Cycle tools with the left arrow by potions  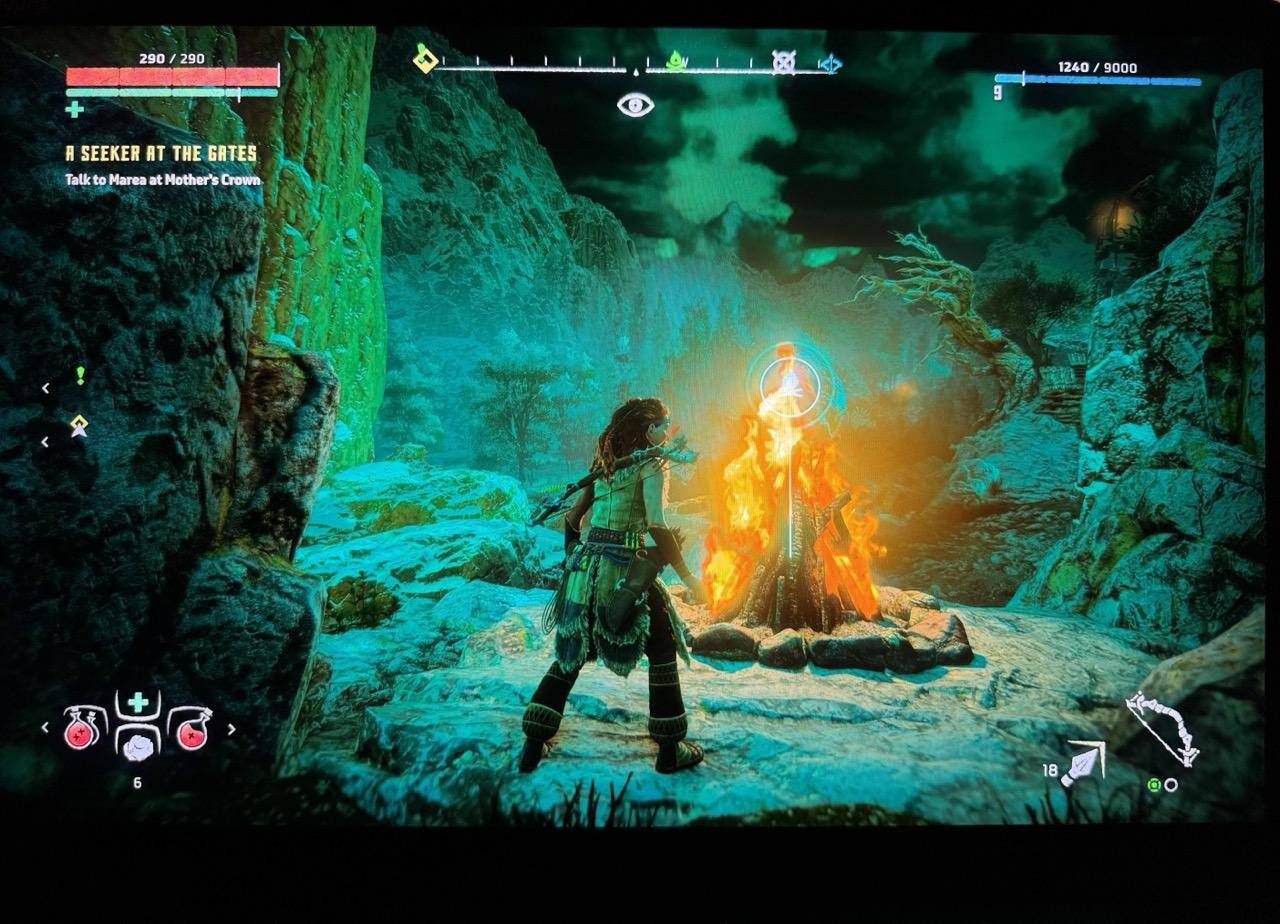(45, 728)
